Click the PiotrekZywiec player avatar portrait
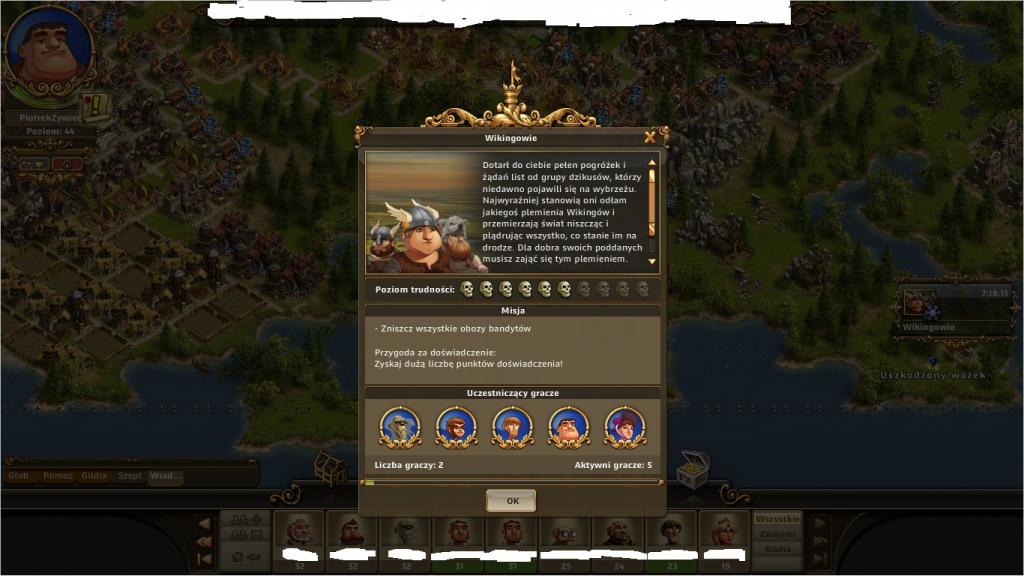This screenshot has height=576, width=1024. click(x=49, y=50)
